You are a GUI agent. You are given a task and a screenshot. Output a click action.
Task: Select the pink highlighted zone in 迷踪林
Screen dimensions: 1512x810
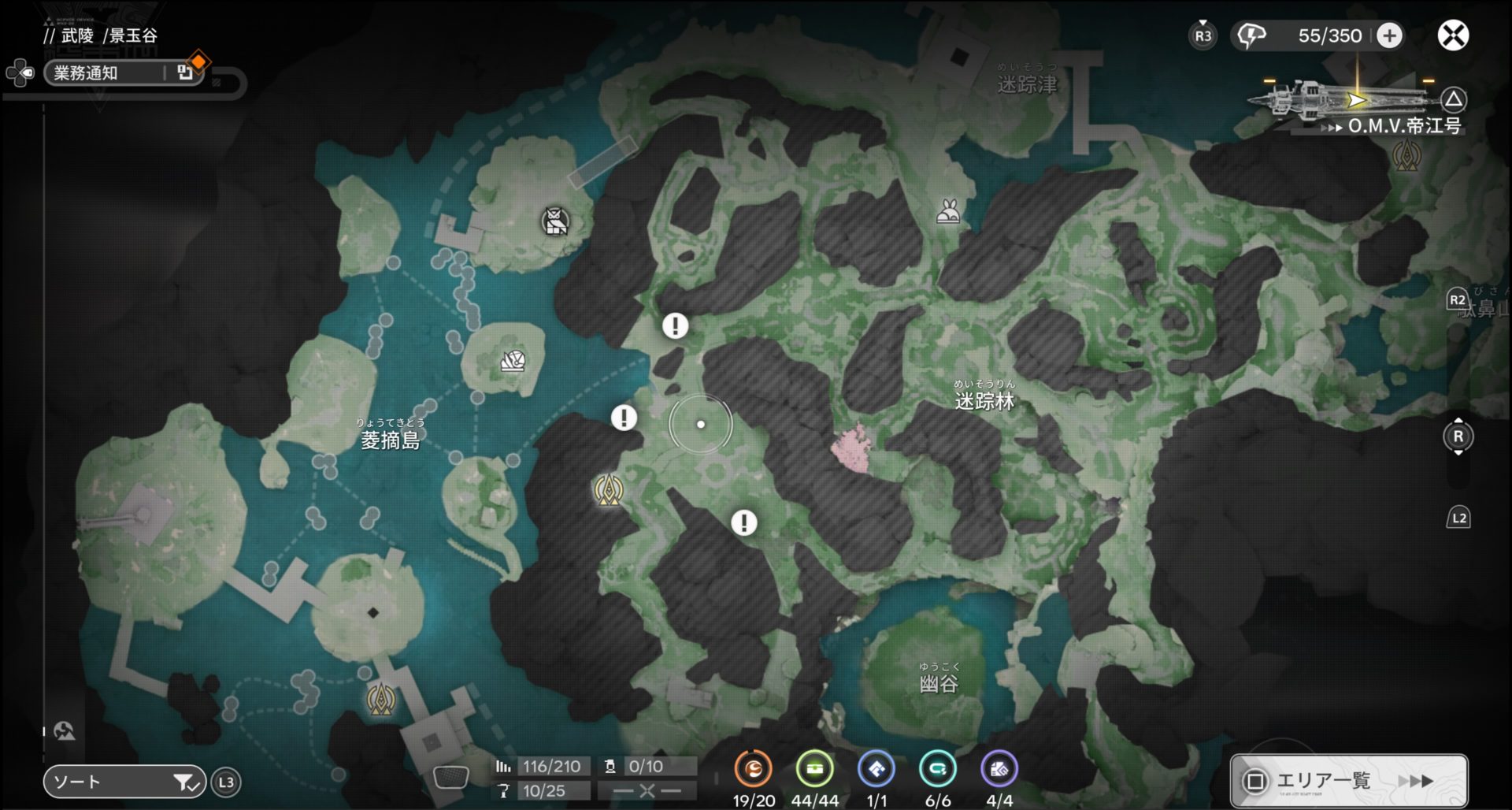pyautogui.click(x=853, y=448)
